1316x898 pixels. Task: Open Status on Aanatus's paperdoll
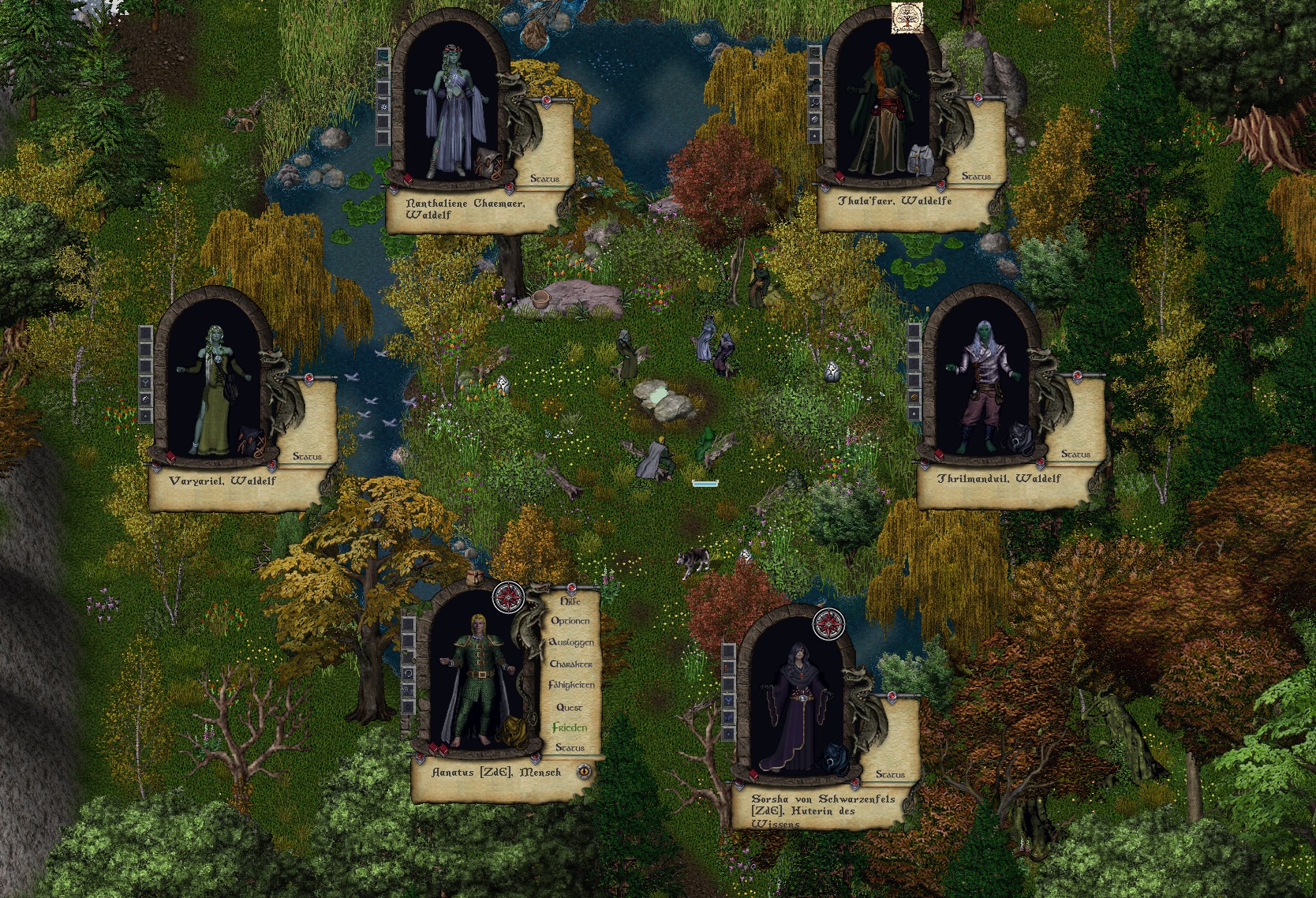pyautogui.click(x=570, y=747)
